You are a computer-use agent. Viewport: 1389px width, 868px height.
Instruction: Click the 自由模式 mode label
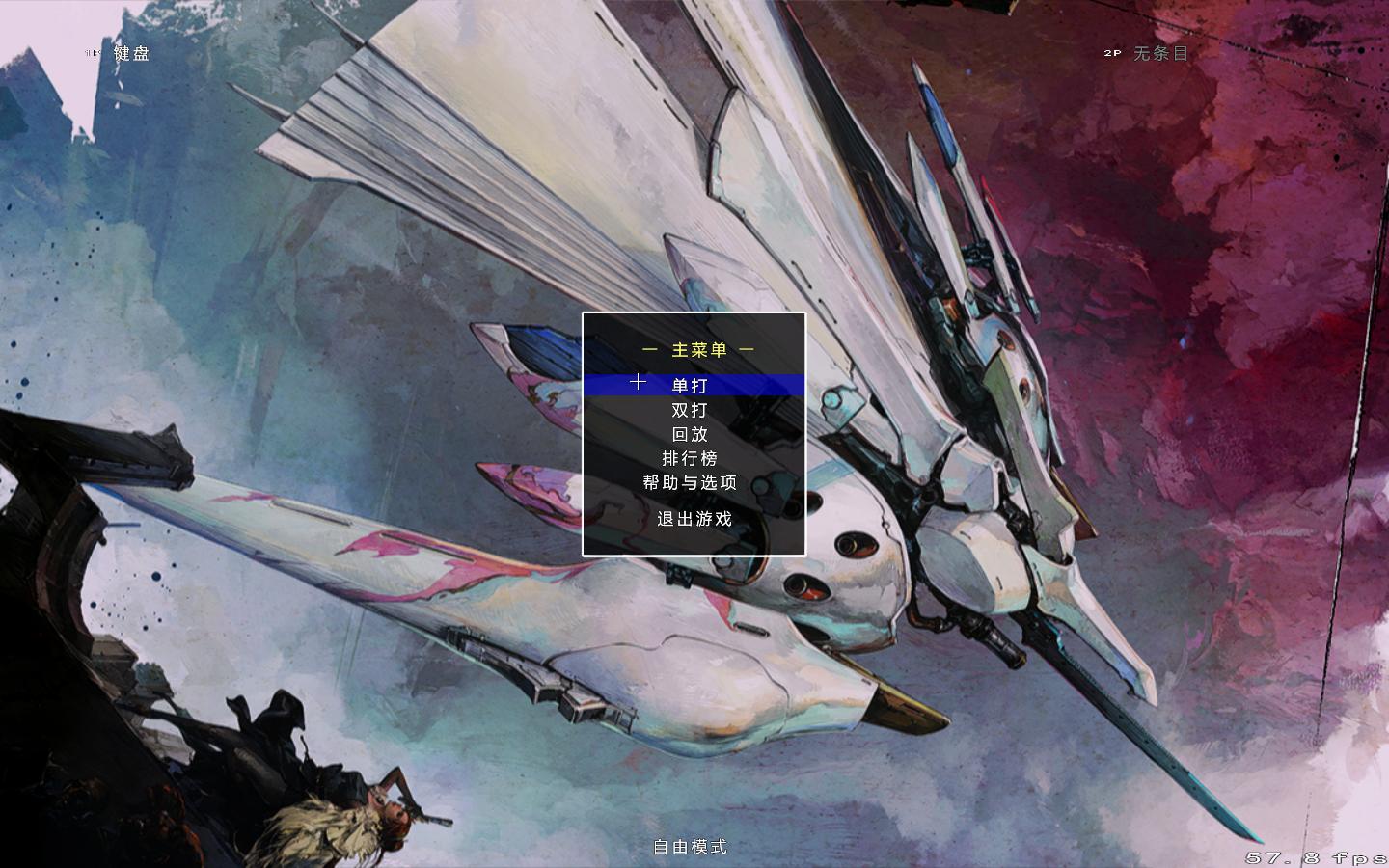coord(689,847)
